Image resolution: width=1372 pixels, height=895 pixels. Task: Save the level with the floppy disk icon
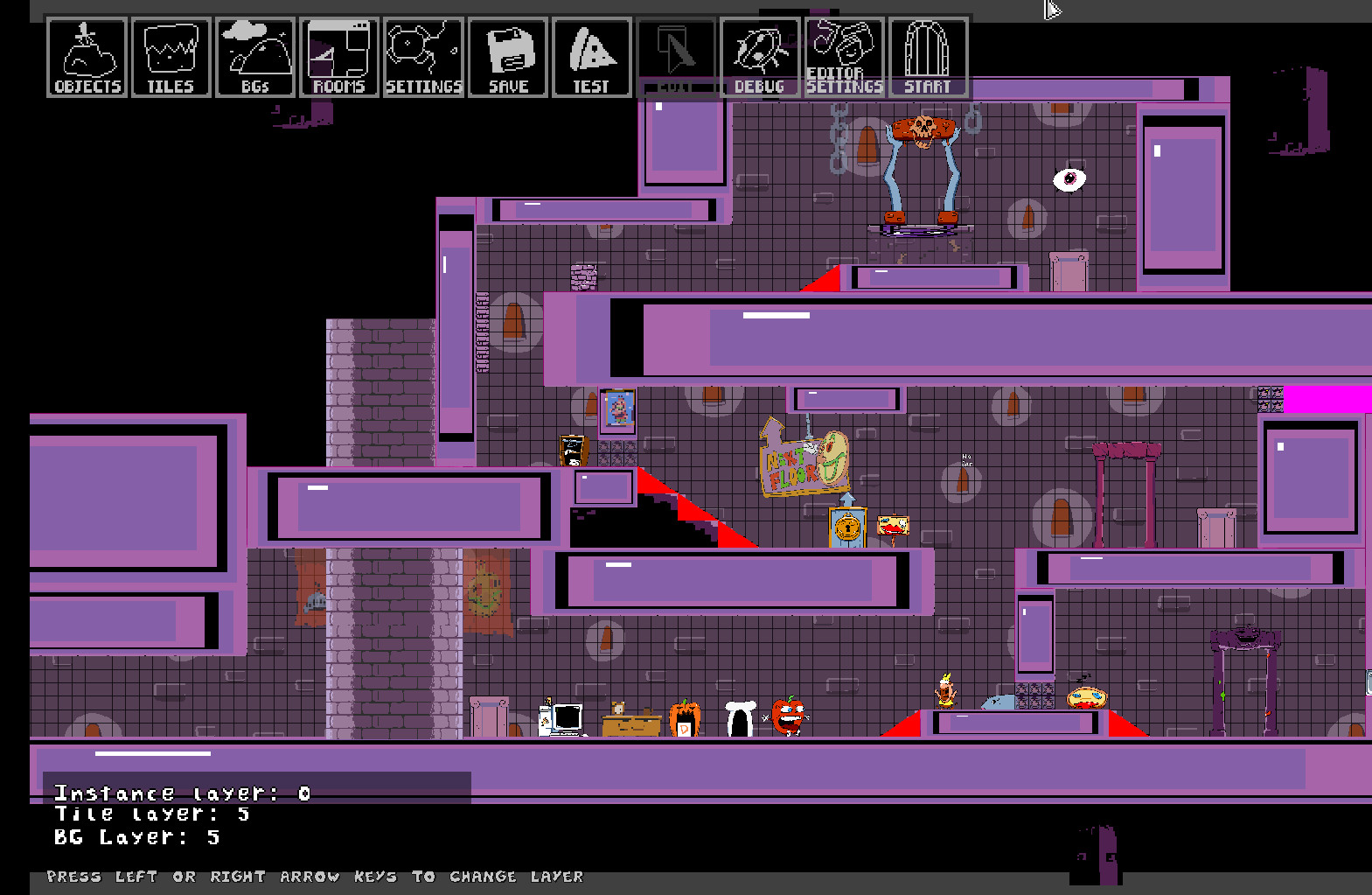tap(507, 55)
